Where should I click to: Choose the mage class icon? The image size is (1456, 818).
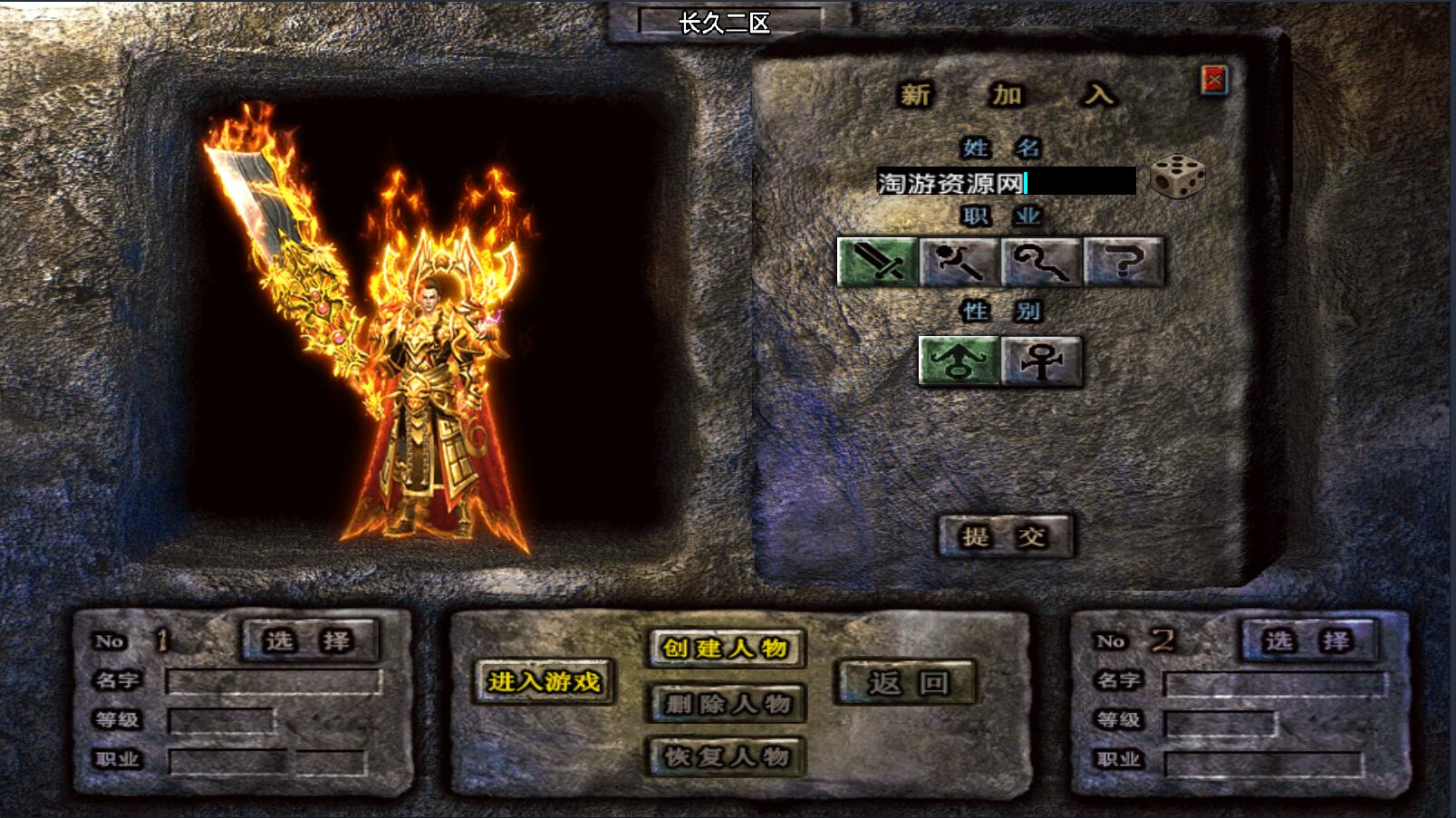point(959,262)
